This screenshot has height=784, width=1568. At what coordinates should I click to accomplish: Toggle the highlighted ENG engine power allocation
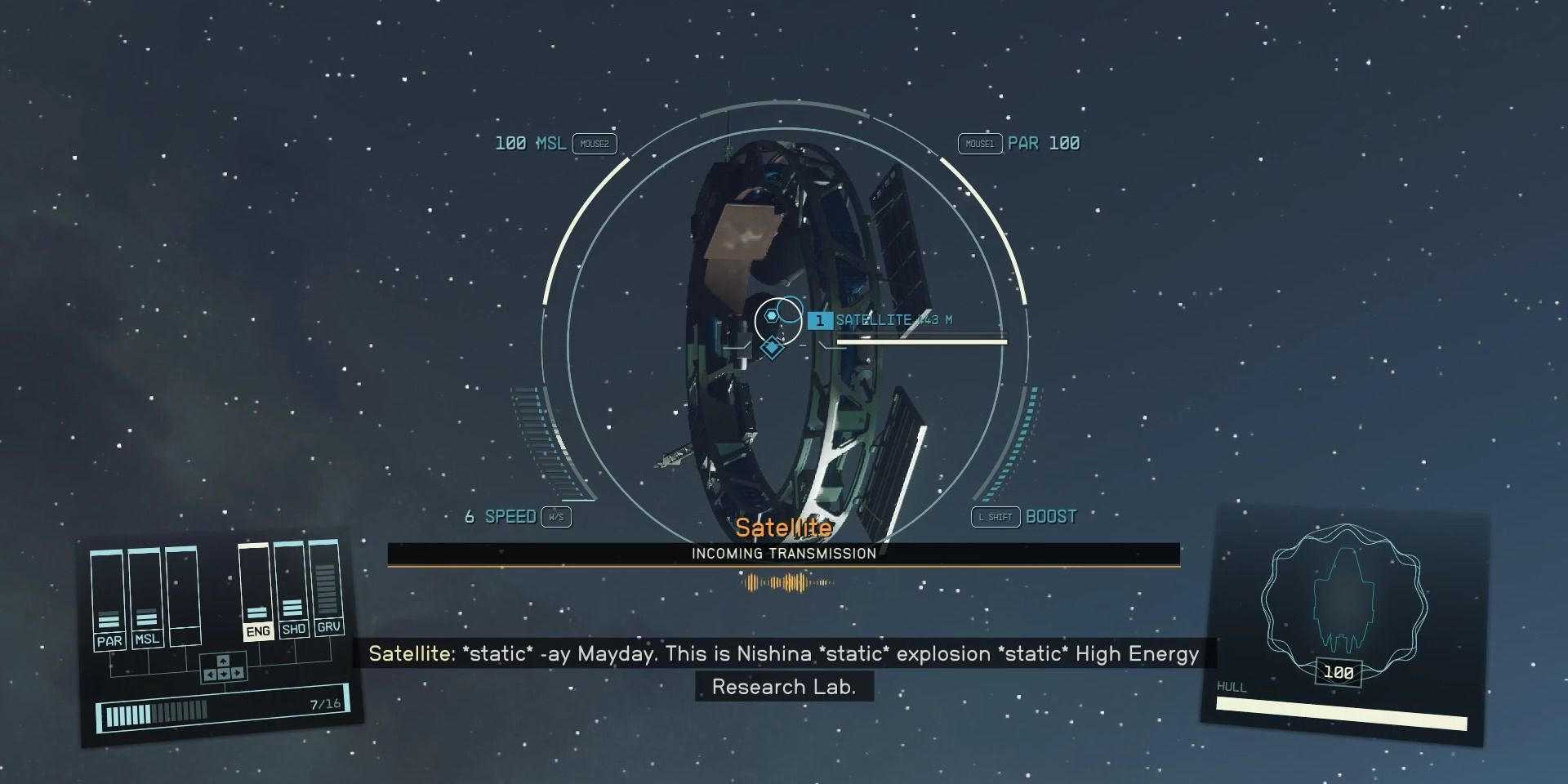coord(258,631)
